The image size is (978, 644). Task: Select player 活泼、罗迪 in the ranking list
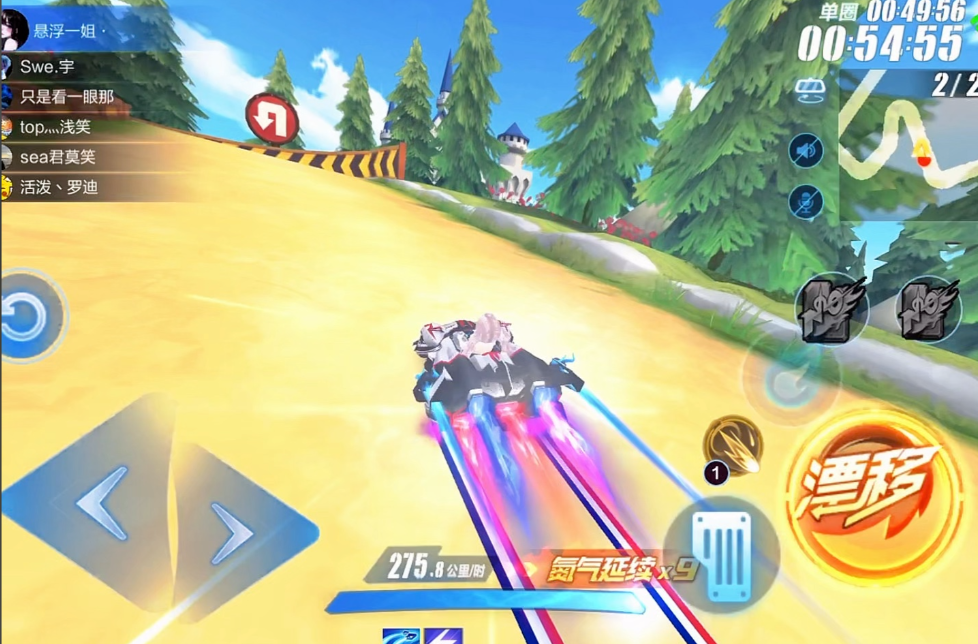(x=58, y=187)
